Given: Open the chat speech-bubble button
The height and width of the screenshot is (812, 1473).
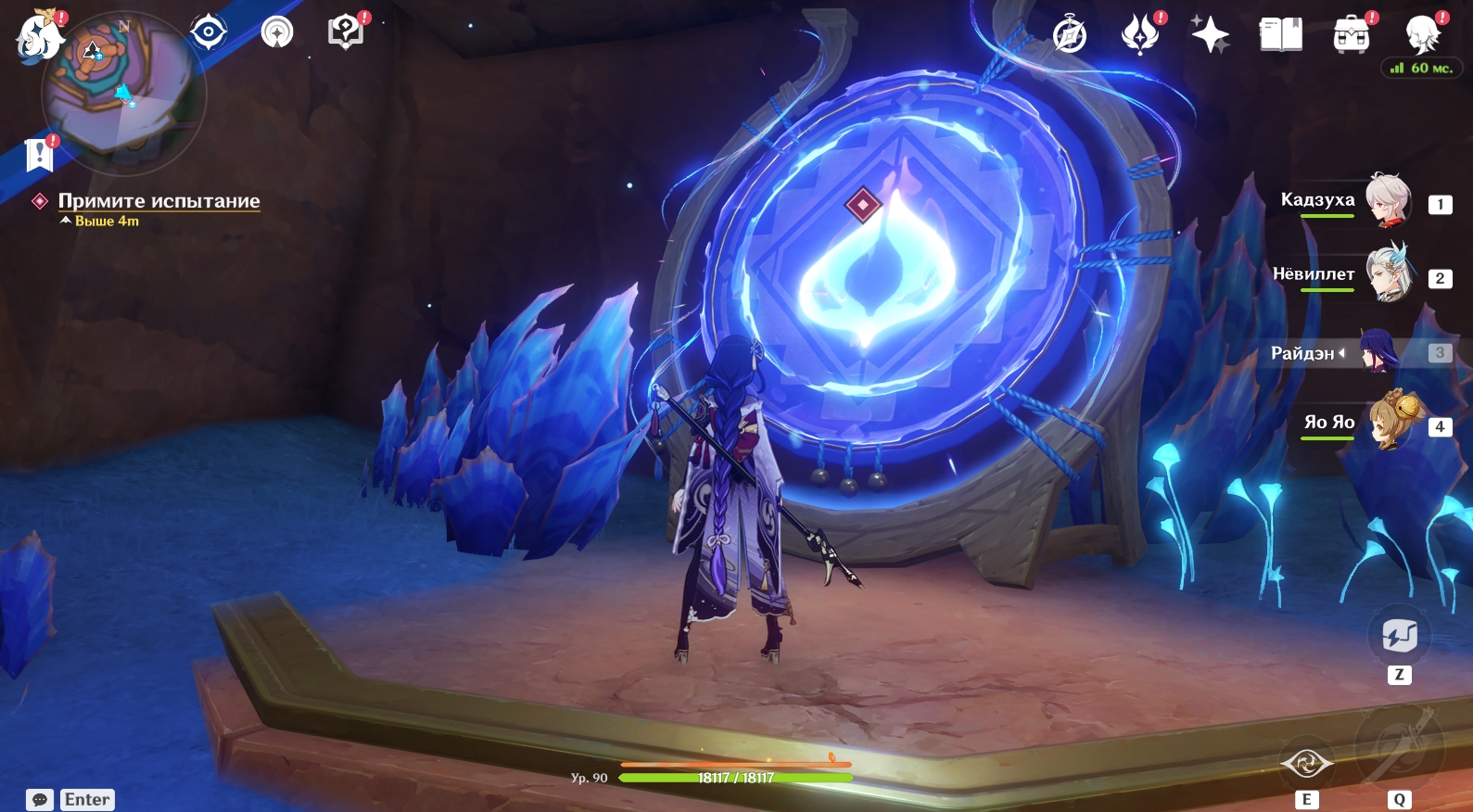Looking at the screenshot, I should pos(40,800).
